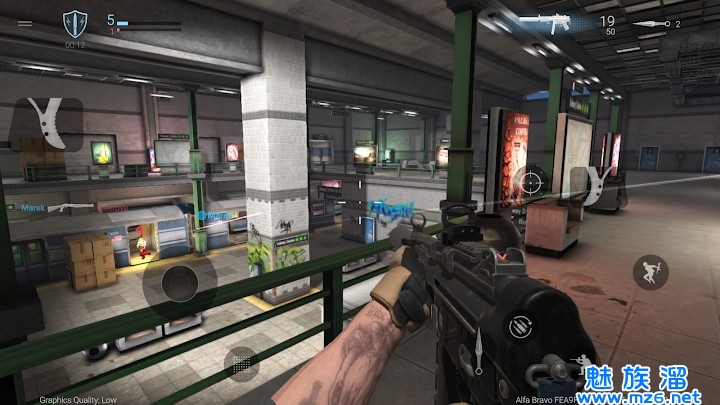Tap the team shield emblem
The image size is (720, 405).
(75, 21)
